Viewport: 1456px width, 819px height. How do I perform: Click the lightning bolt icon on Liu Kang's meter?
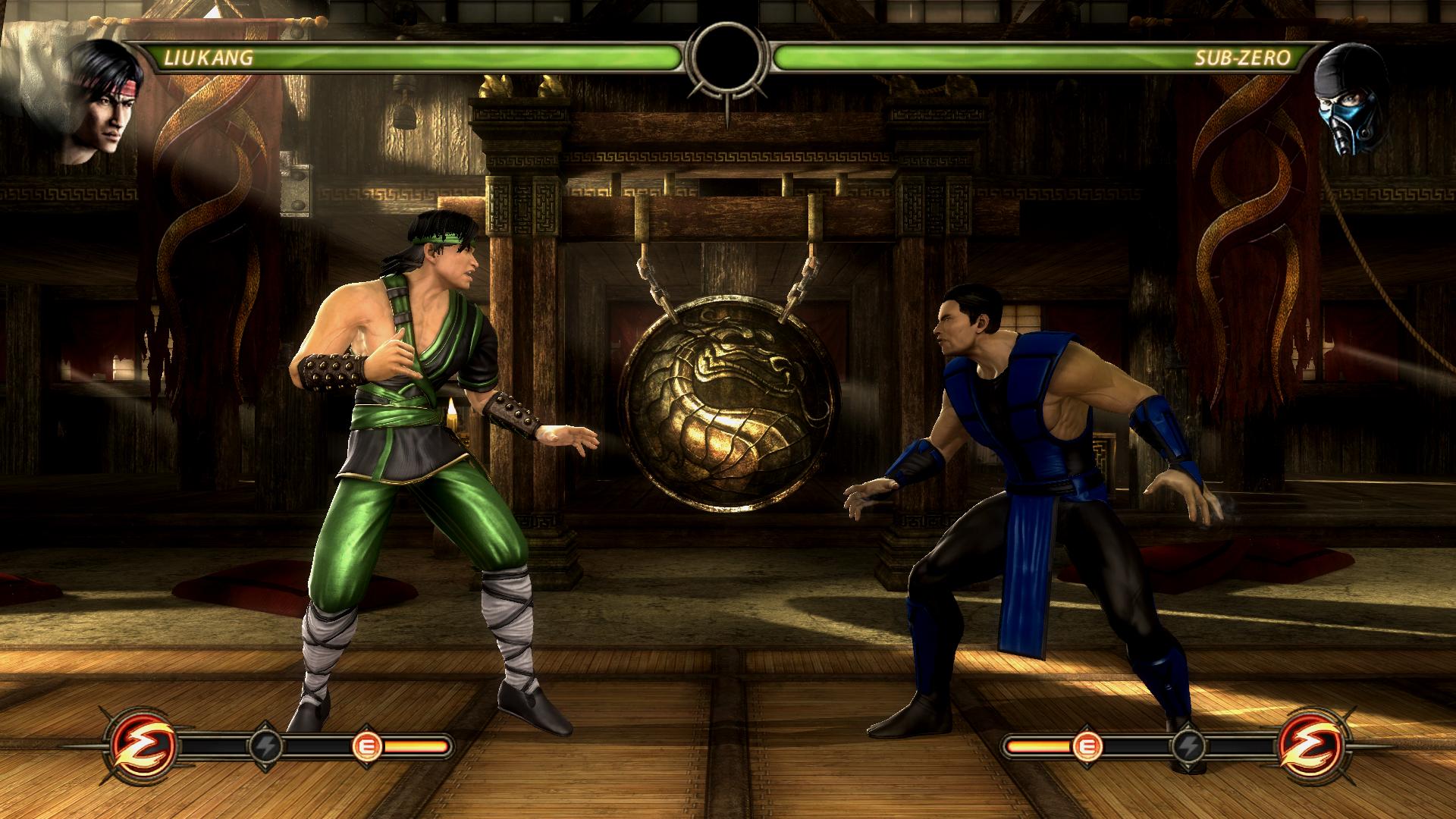point(267,747)
